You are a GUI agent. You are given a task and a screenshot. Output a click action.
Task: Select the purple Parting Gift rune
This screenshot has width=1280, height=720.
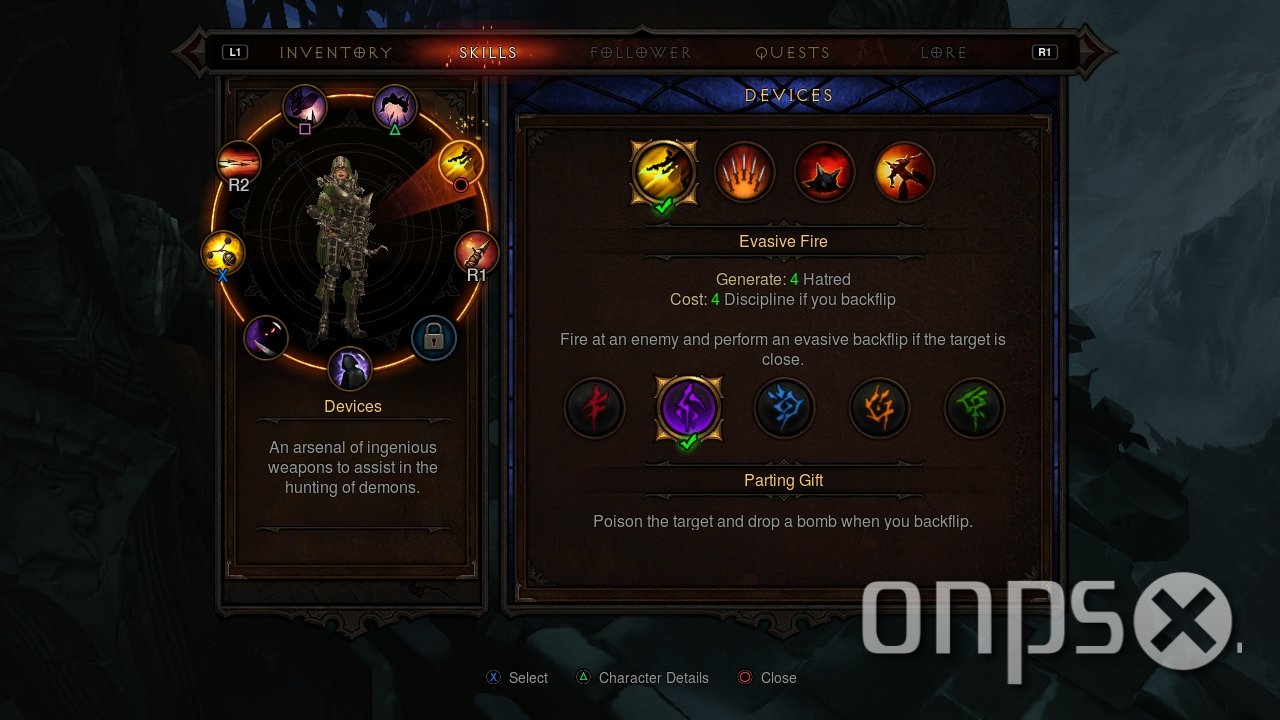pyautogui.click(x=689, y=408)
